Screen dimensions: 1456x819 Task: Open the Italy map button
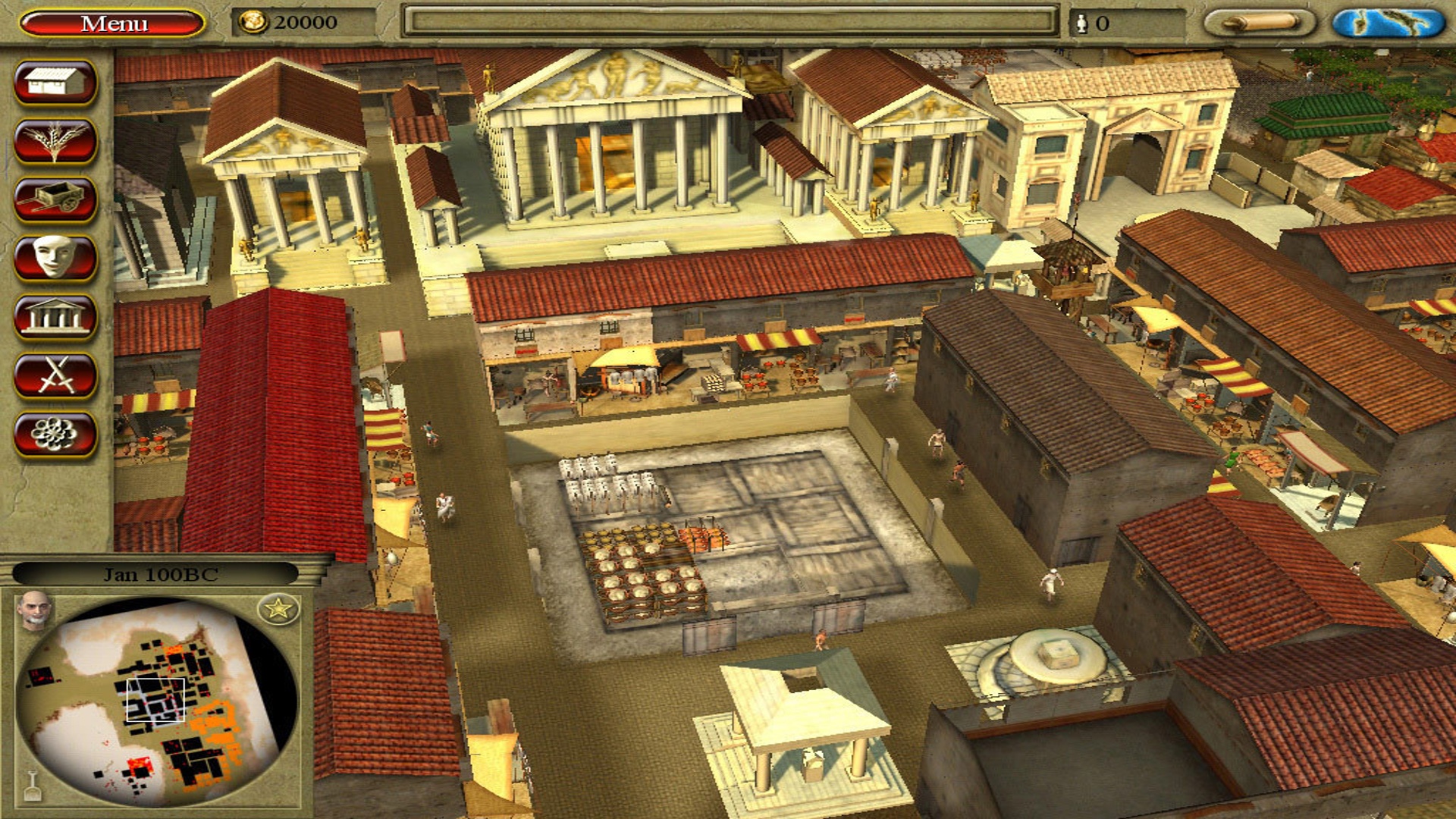[1389, 23]
